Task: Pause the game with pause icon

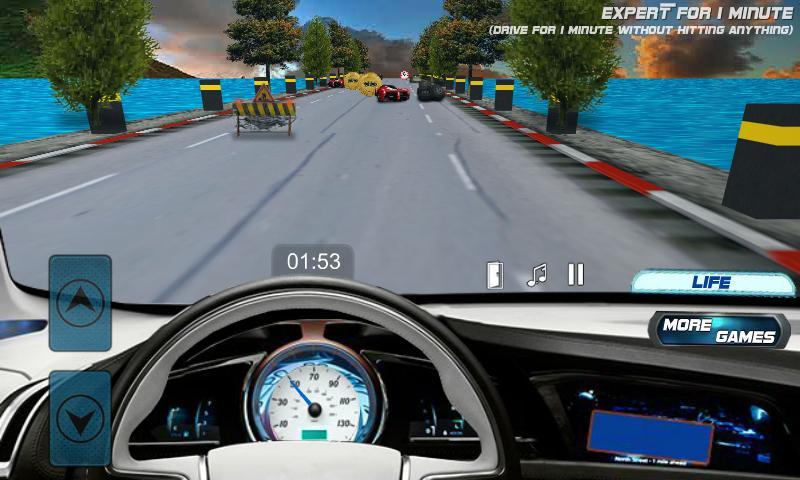Action: [576, 274]
